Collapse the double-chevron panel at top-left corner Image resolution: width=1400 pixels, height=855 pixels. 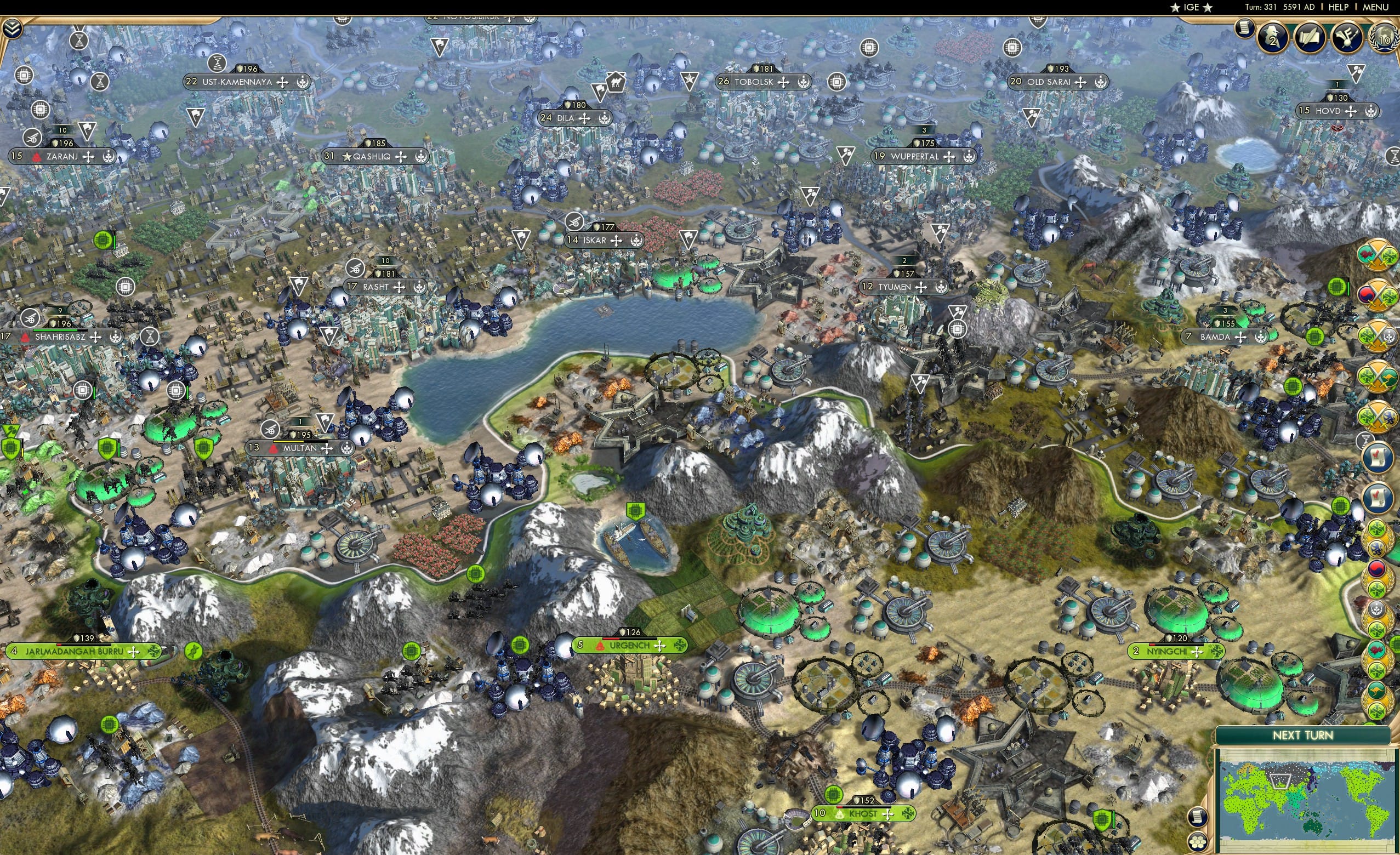click(x=12, y=29)
